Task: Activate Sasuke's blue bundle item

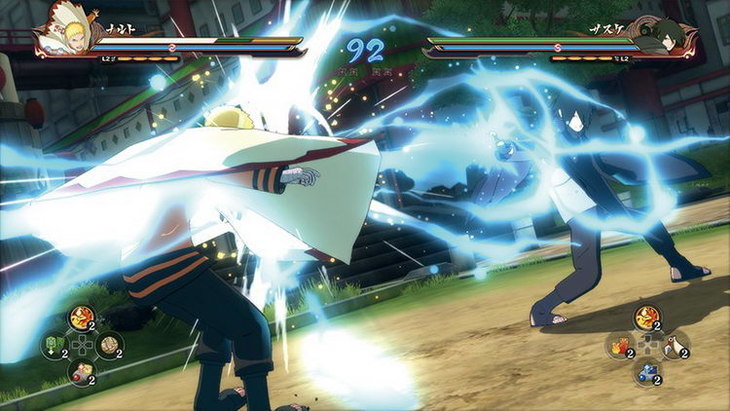Action: [x=646, y=372]
